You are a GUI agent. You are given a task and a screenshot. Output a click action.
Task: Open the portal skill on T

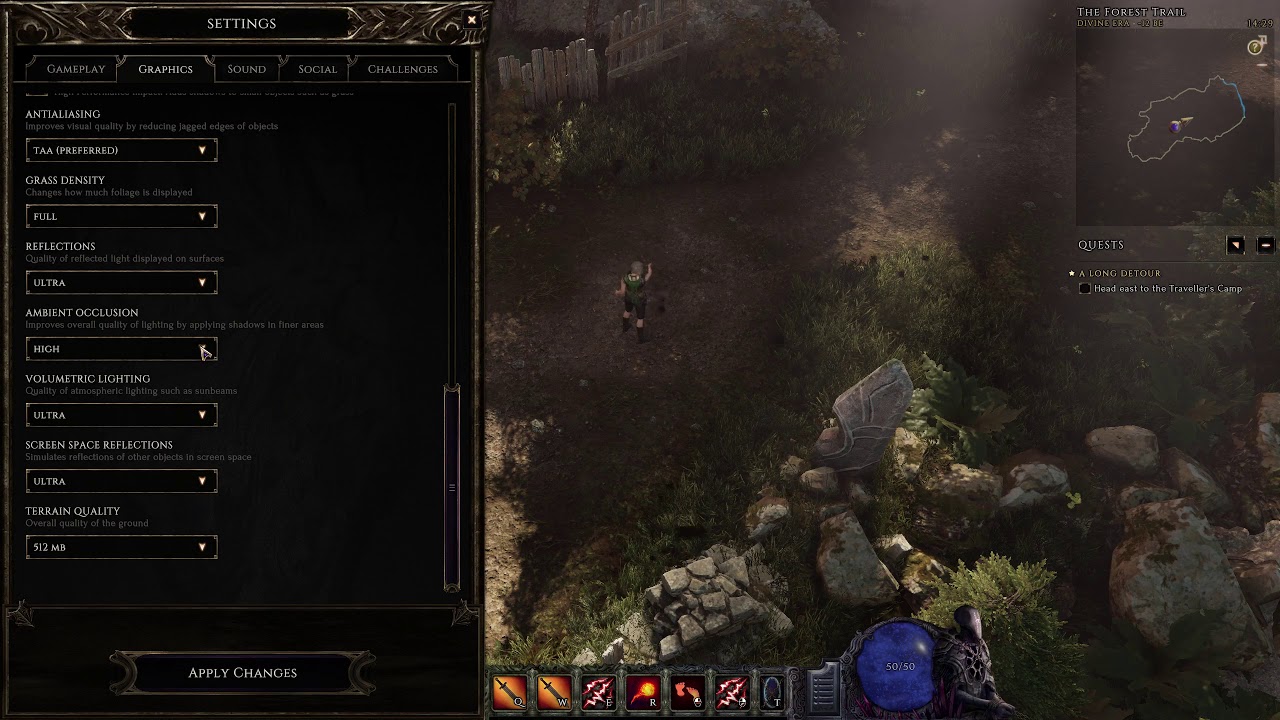773,692
